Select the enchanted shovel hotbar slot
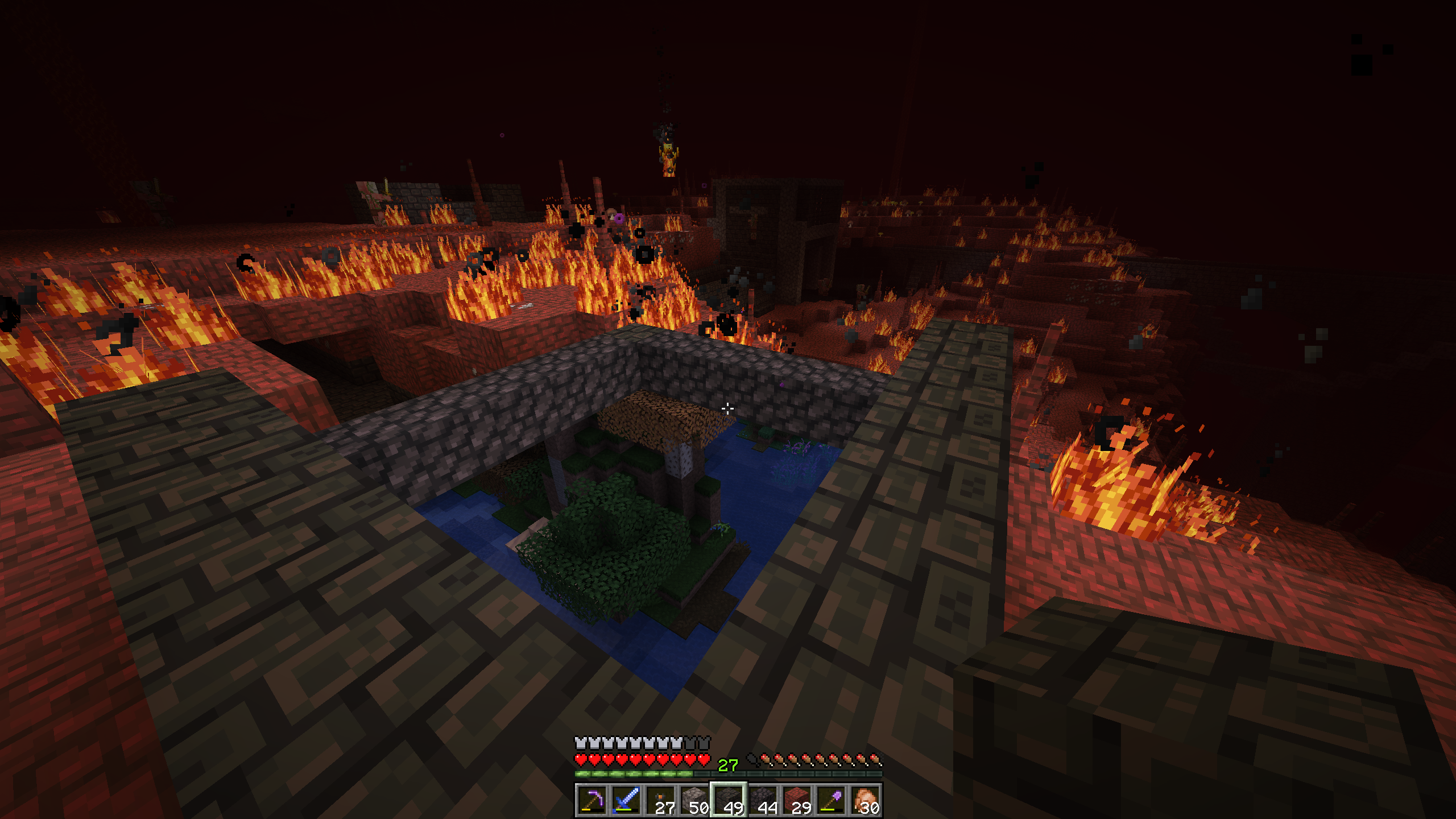The image size is (1456, 819). (830, 800)
